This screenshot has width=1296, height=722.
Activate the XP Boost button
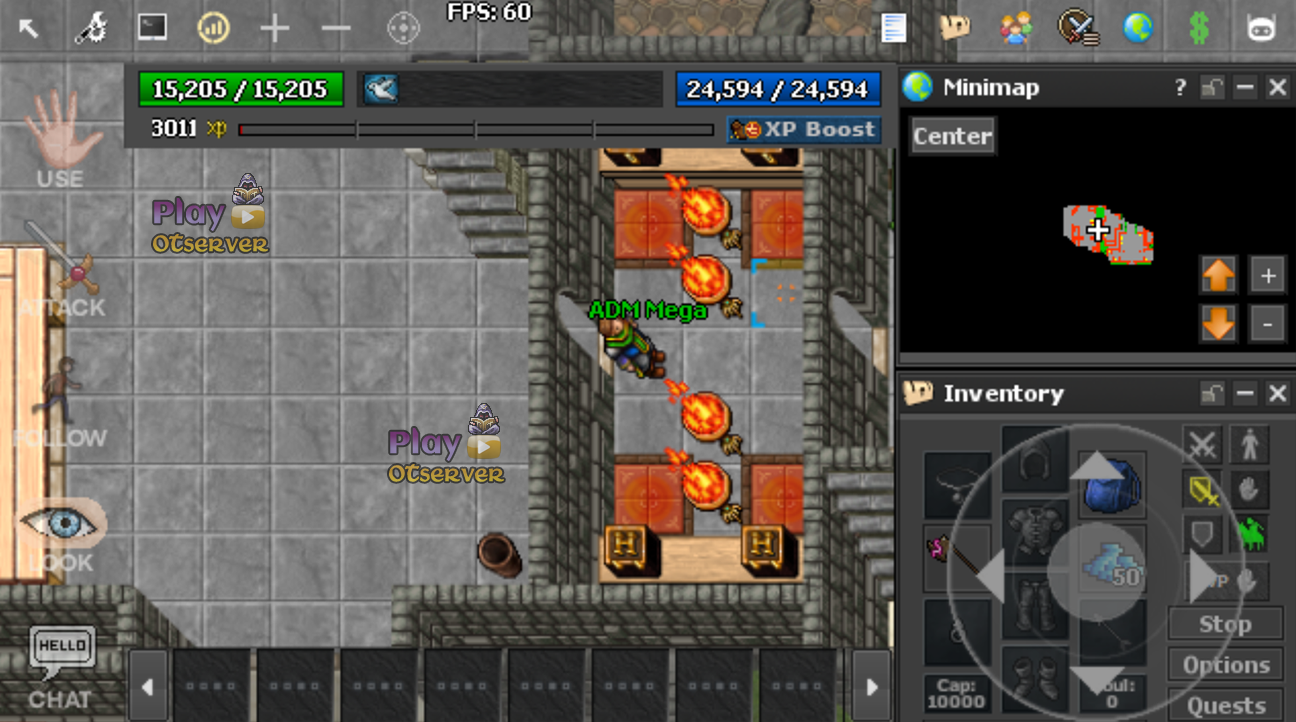click(804, 130)
